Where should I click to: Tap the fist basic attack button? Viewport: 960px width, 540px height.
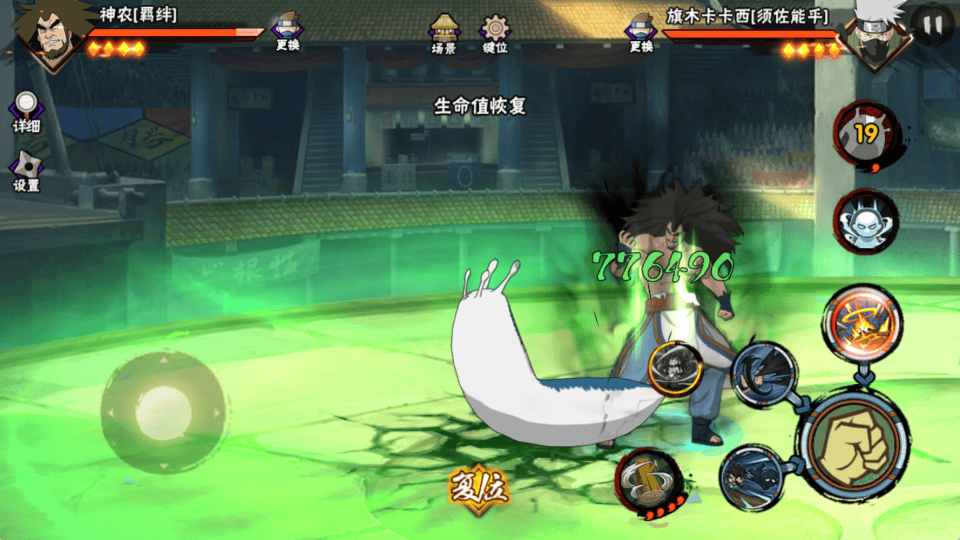click(x=853, y=442)
